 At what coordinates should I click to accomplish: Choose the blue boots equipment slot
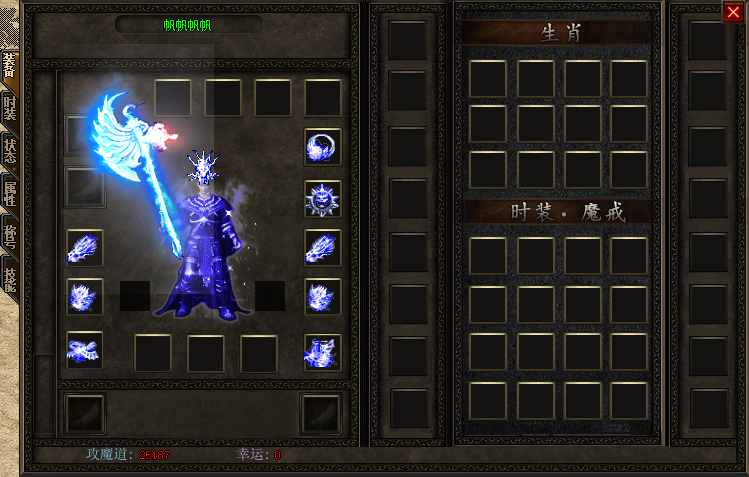[322, 350]
